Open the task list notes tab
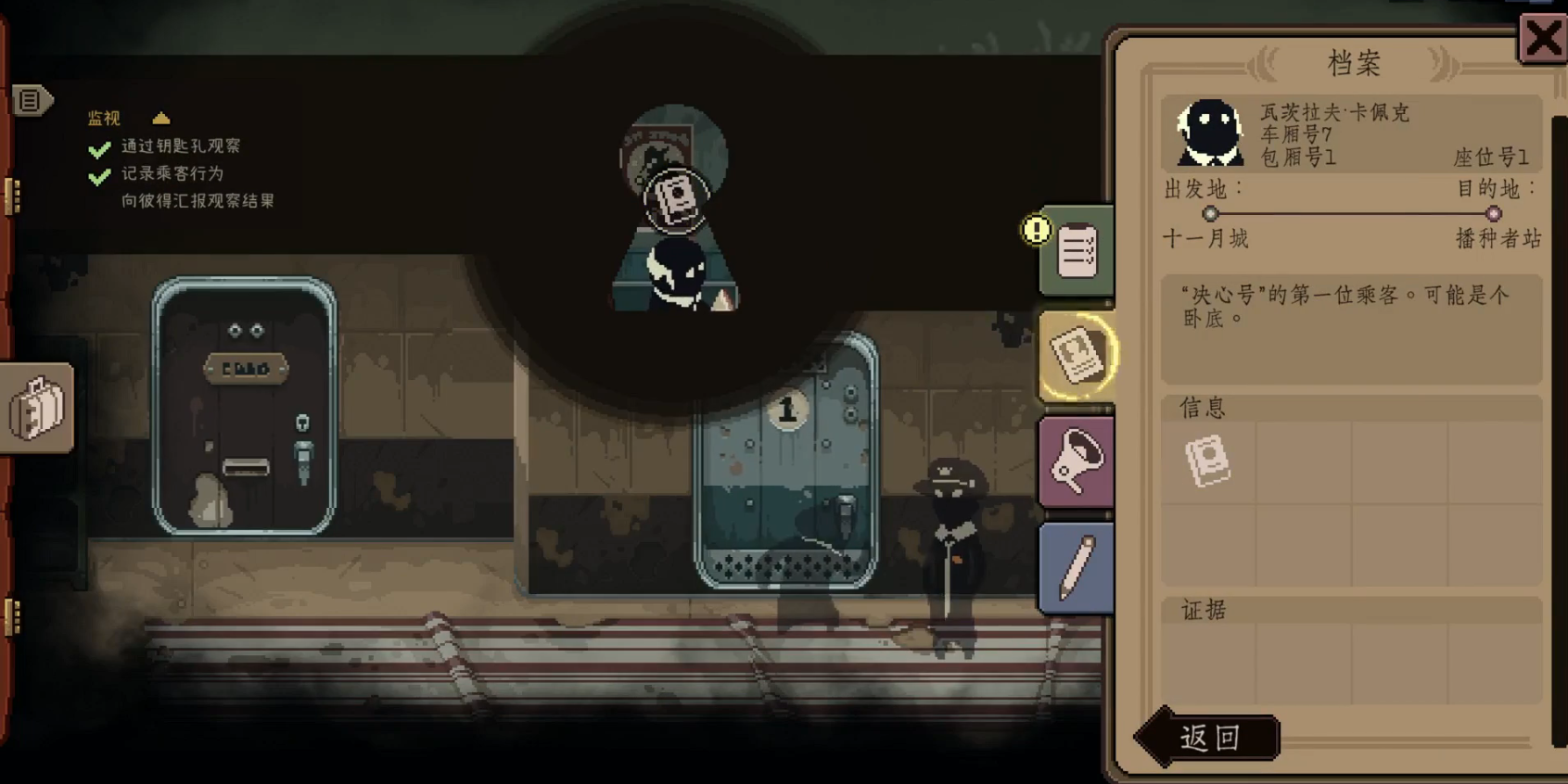Image resolution: width=1568 pixels, height=784 pixels. pyautogui.click(x=1077, y=250)
